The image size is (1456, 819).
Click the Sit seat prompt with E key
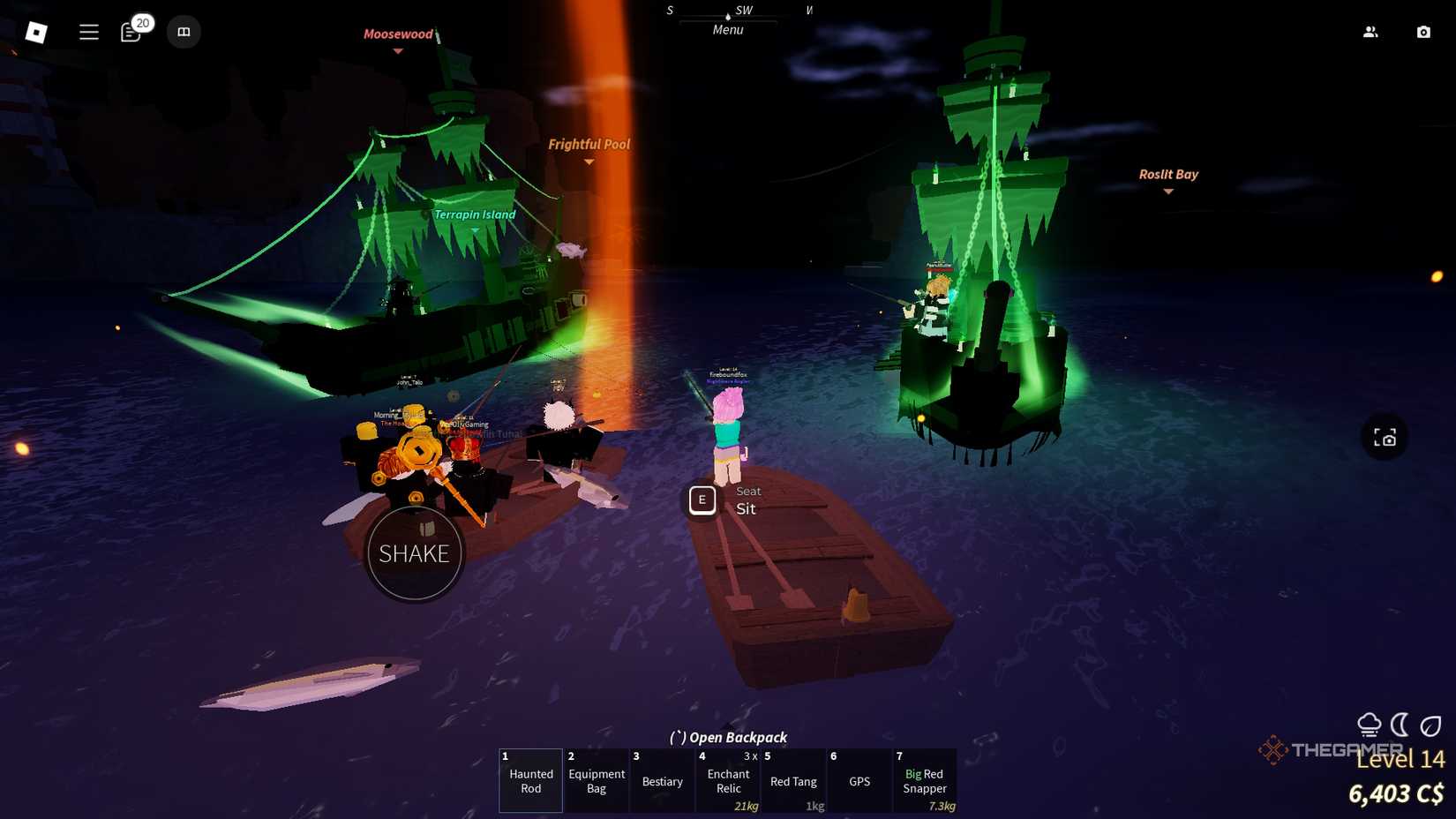pyautogui.click(x=702, y=500)
